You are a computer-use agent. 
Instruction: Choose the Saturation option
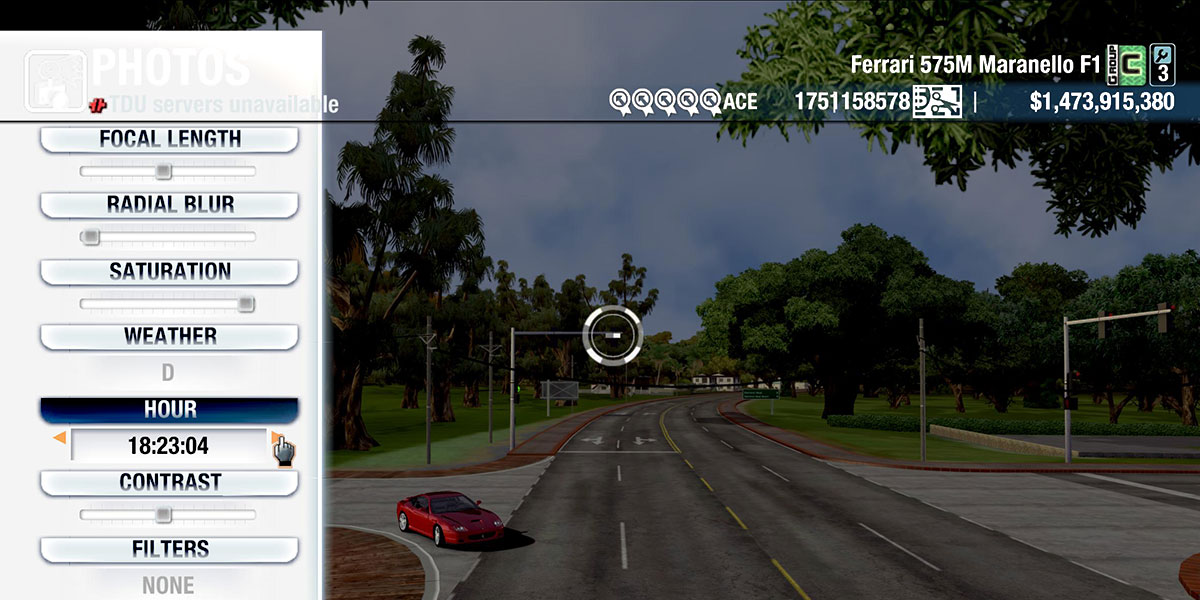169,271
